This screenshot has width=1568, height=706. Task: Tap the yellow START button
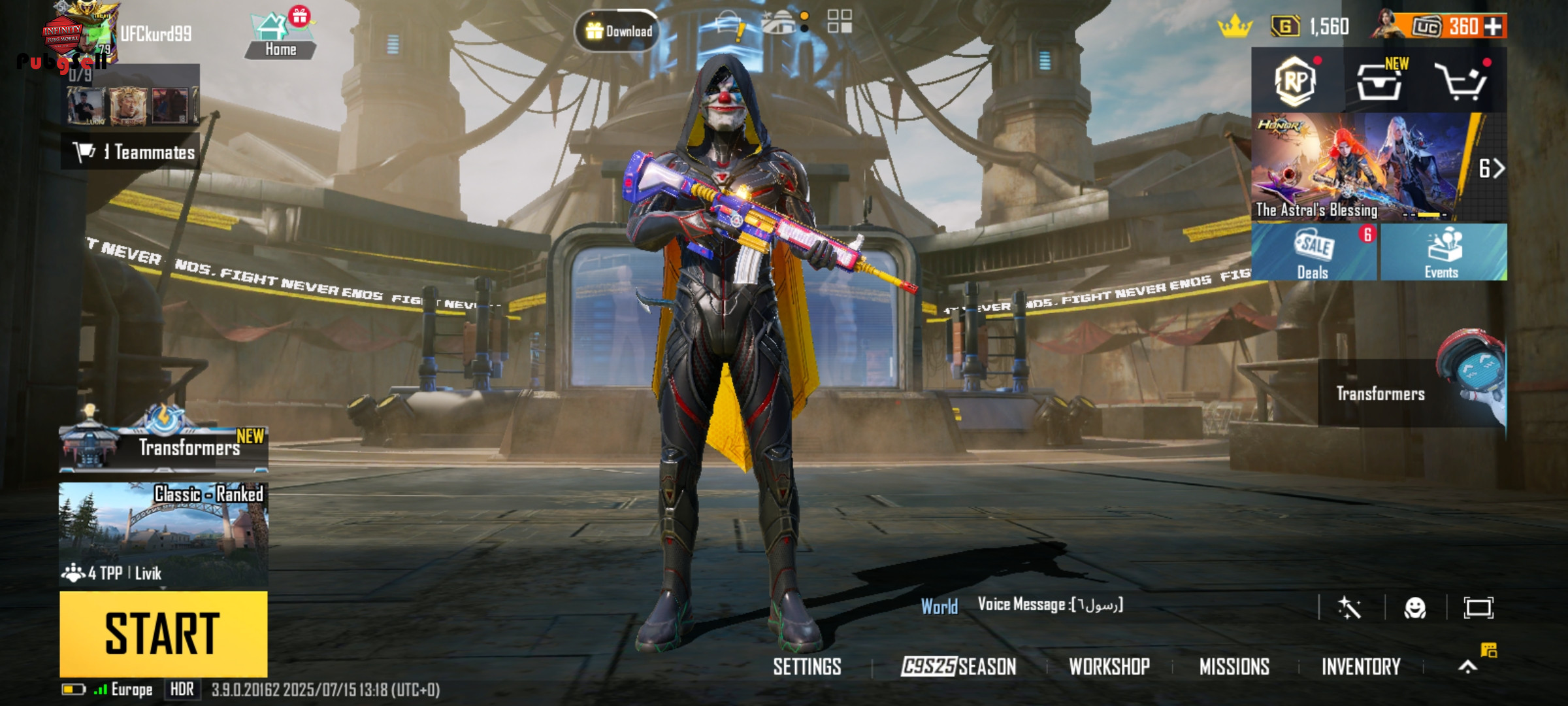click(163, 633)
